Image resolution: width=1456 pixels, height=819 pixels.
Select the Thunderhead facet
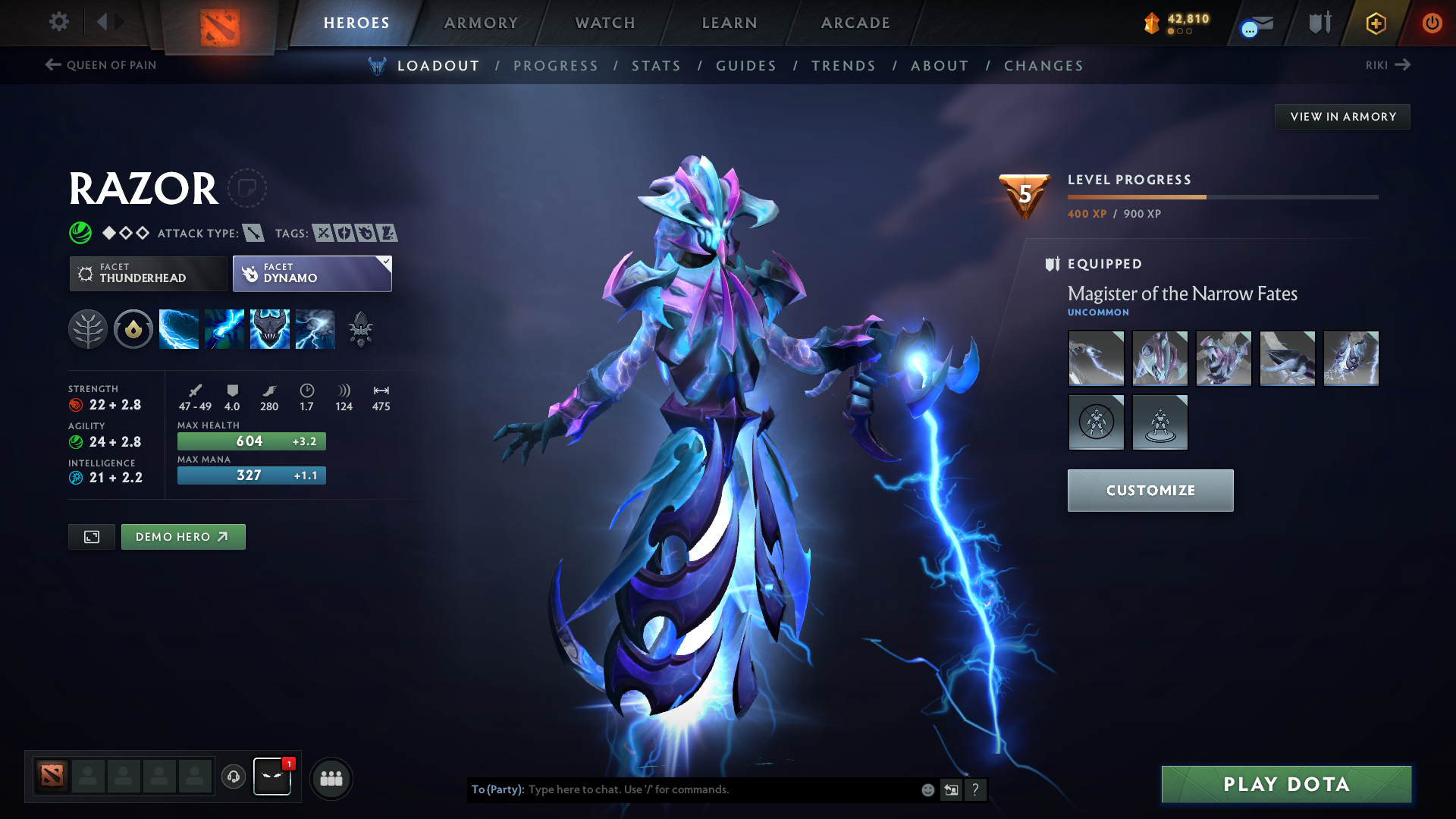coord(148,273)
